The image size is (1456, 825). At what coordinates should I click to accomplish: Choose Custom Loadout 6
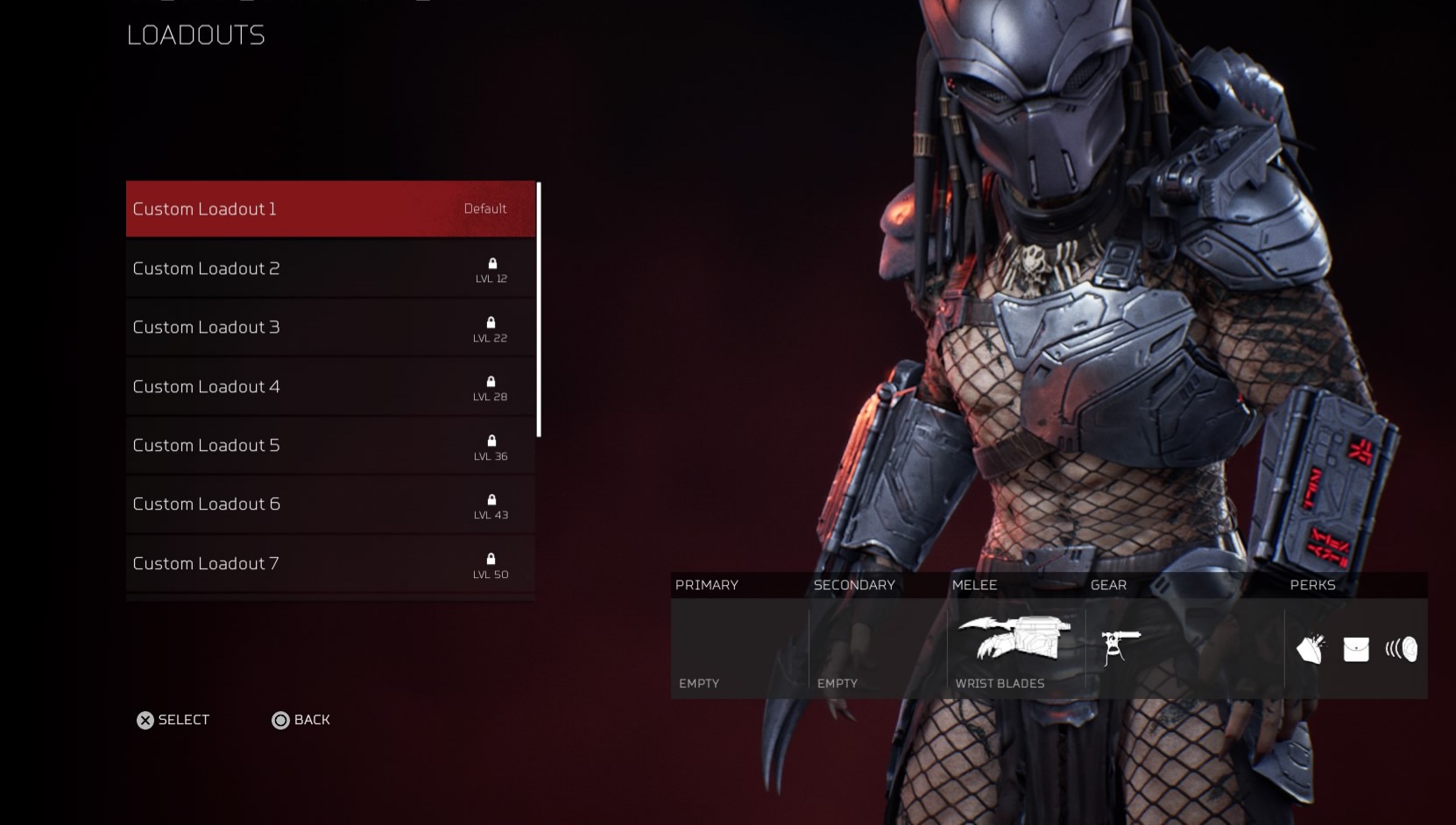click(330, 504)
